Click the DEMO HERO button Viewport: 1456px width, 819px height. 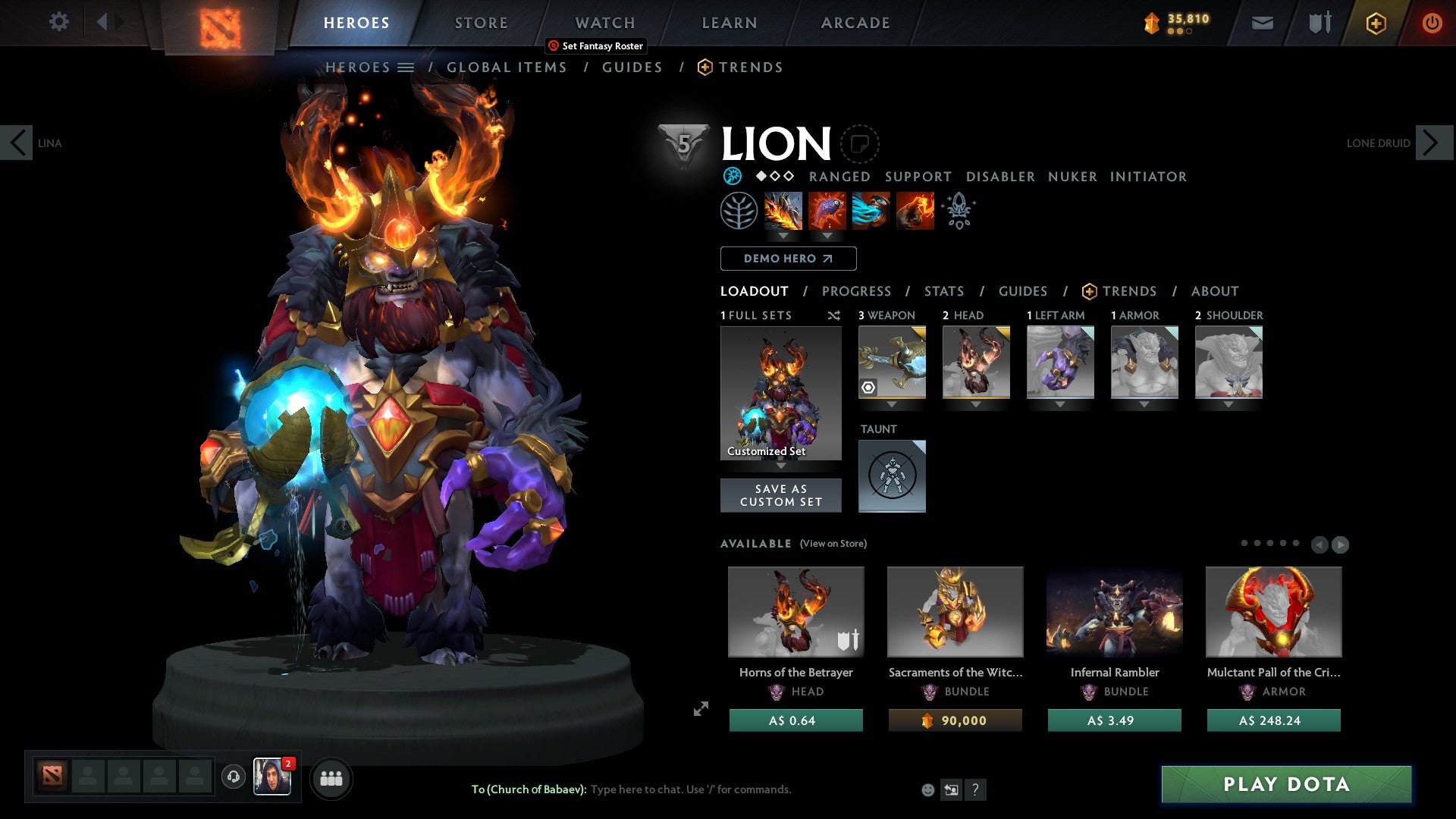(x=788, y=259)
